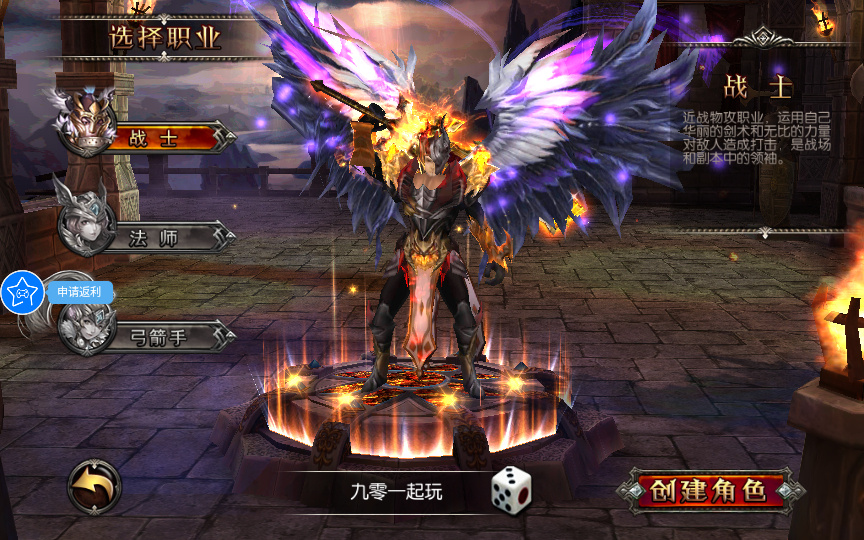
Task: Edit the character name field 九零一起玩
Action: (395, 491)
